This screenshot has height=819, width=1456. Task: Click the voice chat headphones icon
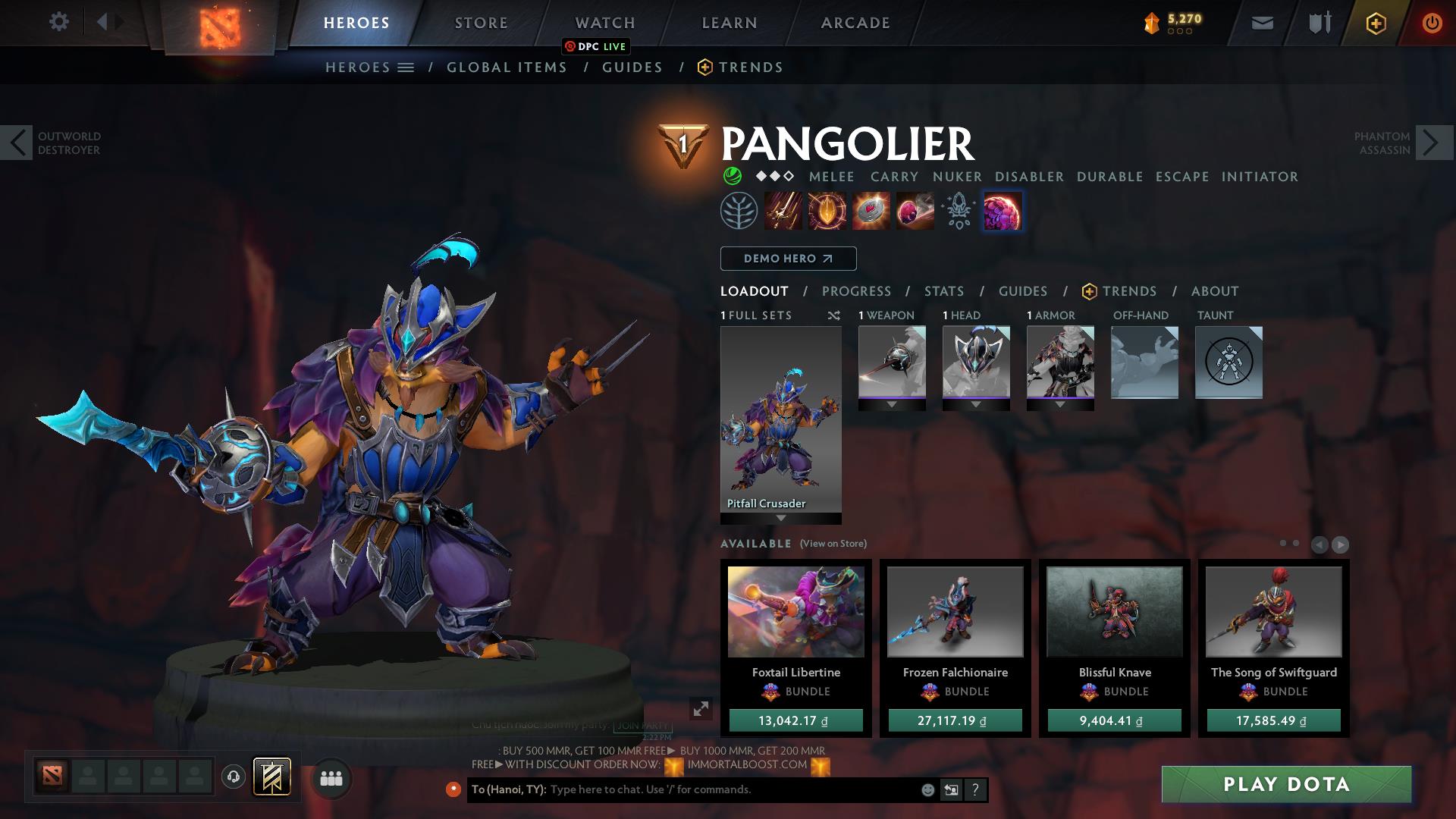(234, 776)
